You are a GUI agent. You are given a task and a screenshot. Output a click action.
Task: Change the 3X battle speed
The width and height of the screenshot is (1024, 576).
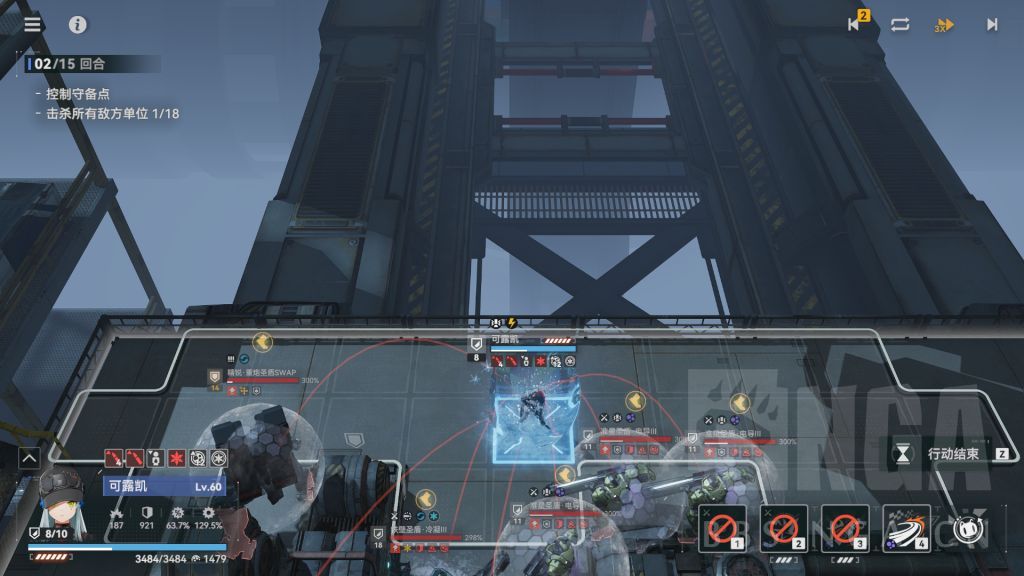click(943, 26)
